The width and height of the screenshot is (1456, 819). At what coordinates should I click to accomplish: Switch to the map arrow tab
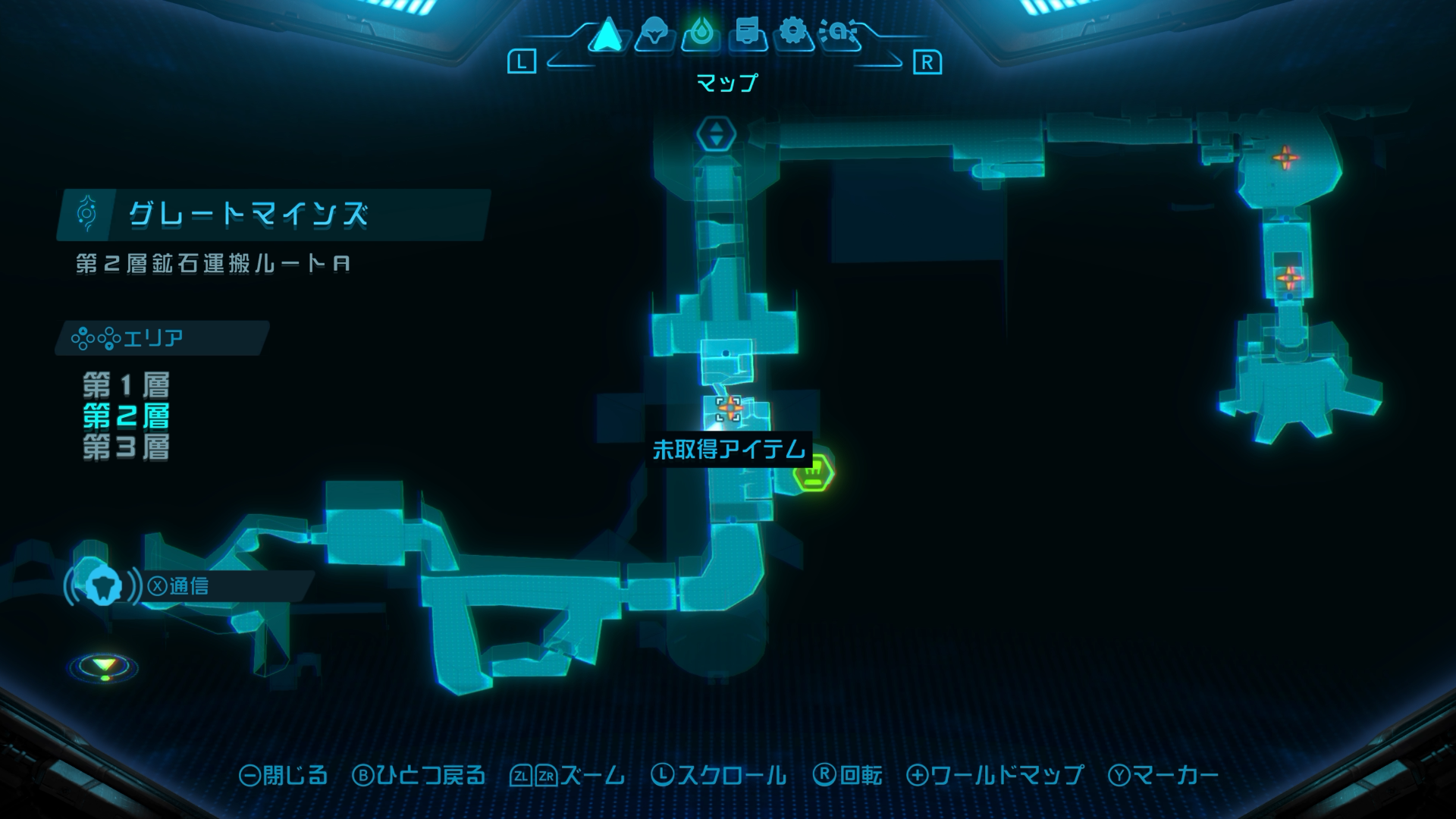[x=607, y=34]
